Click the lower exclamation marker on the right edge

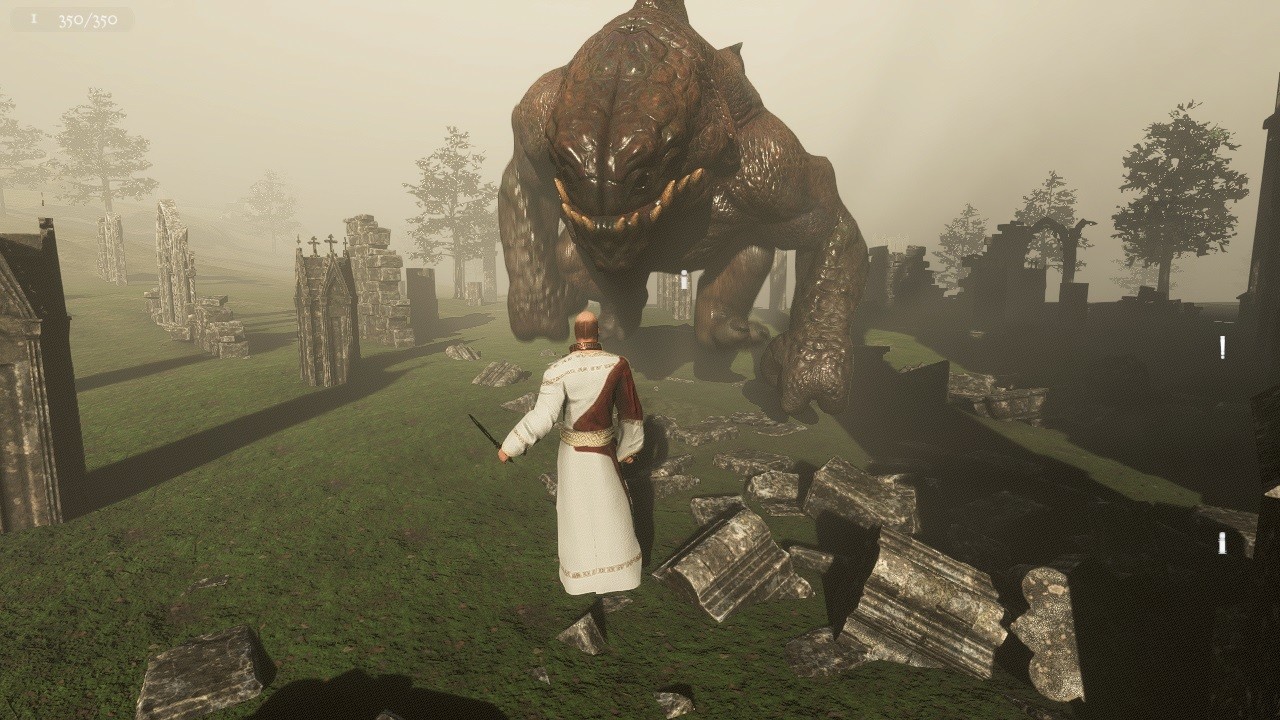[1221, 543]
